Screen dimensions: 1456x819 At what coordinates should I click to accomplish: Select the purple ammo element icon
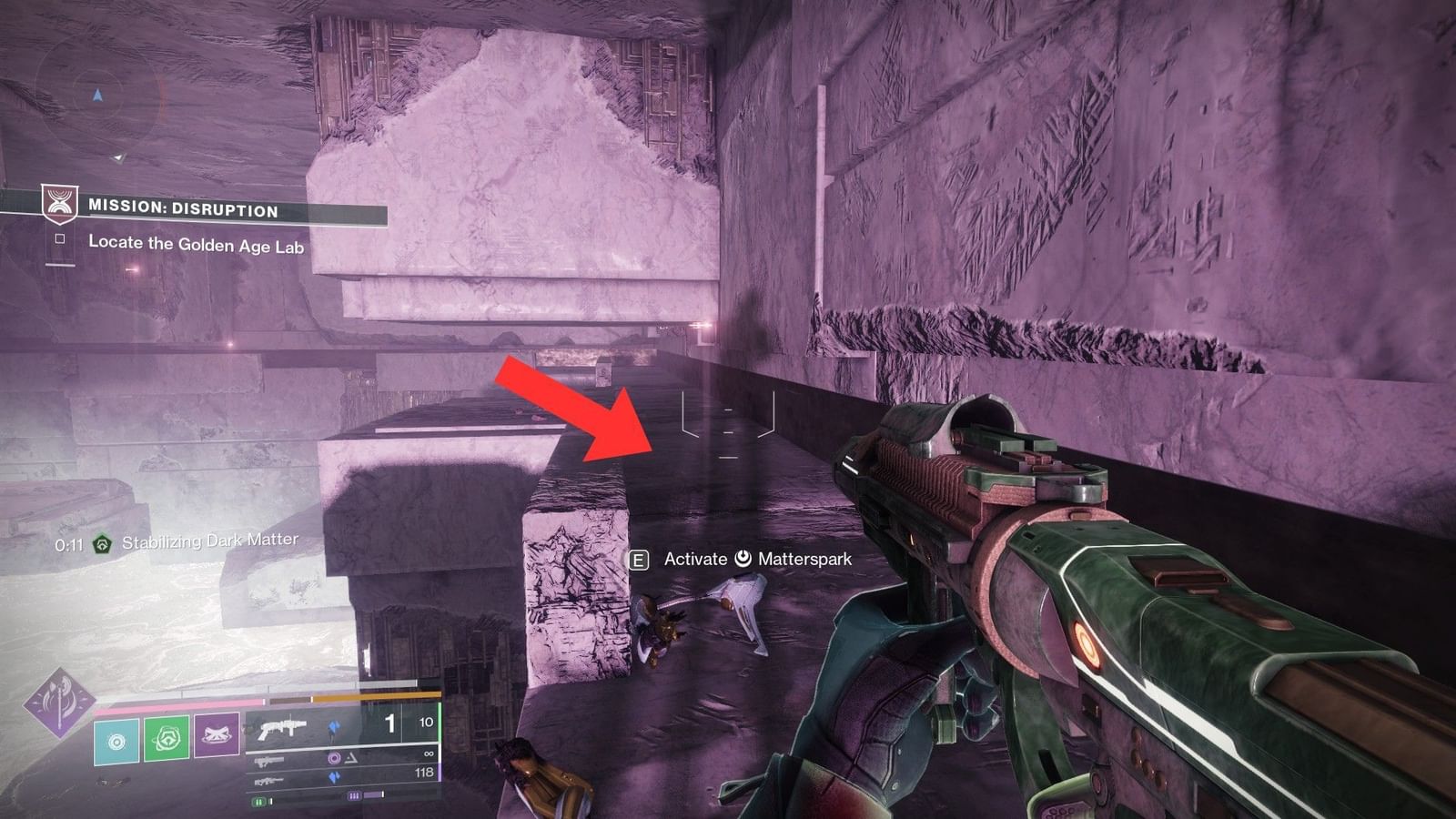pos(332,758)
